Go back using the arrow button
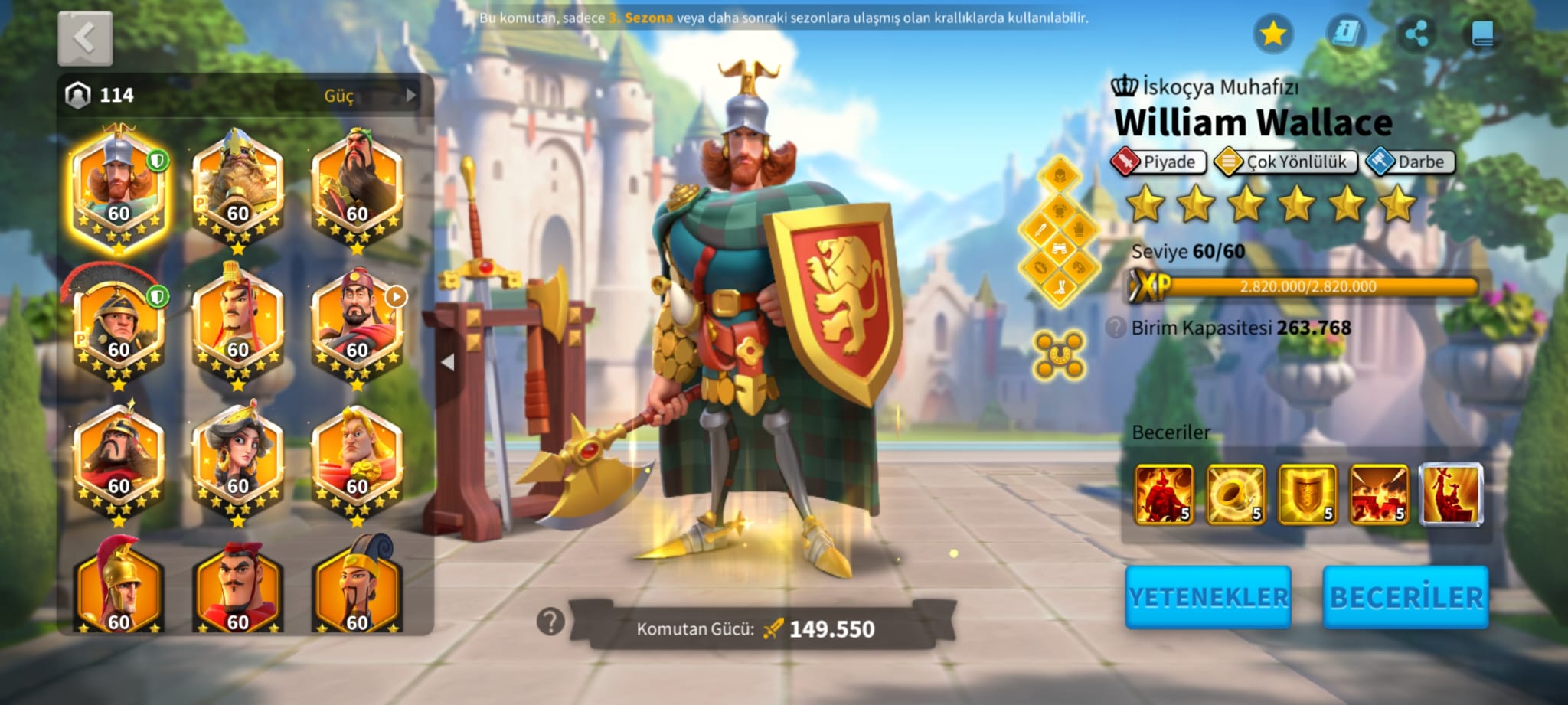1568x705 pixels. click(85, 38)
